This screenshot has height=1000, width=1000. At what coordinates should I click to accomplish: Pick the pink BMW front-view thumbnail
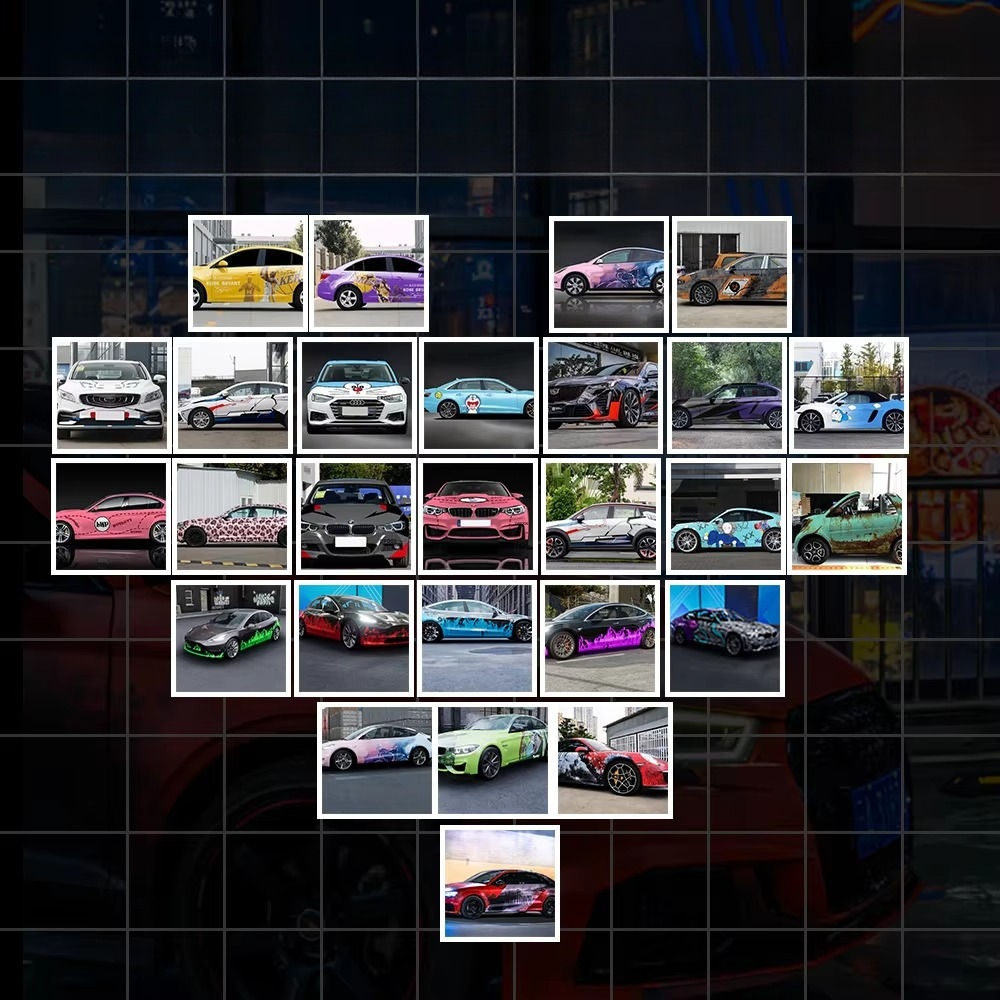point(478,517)
